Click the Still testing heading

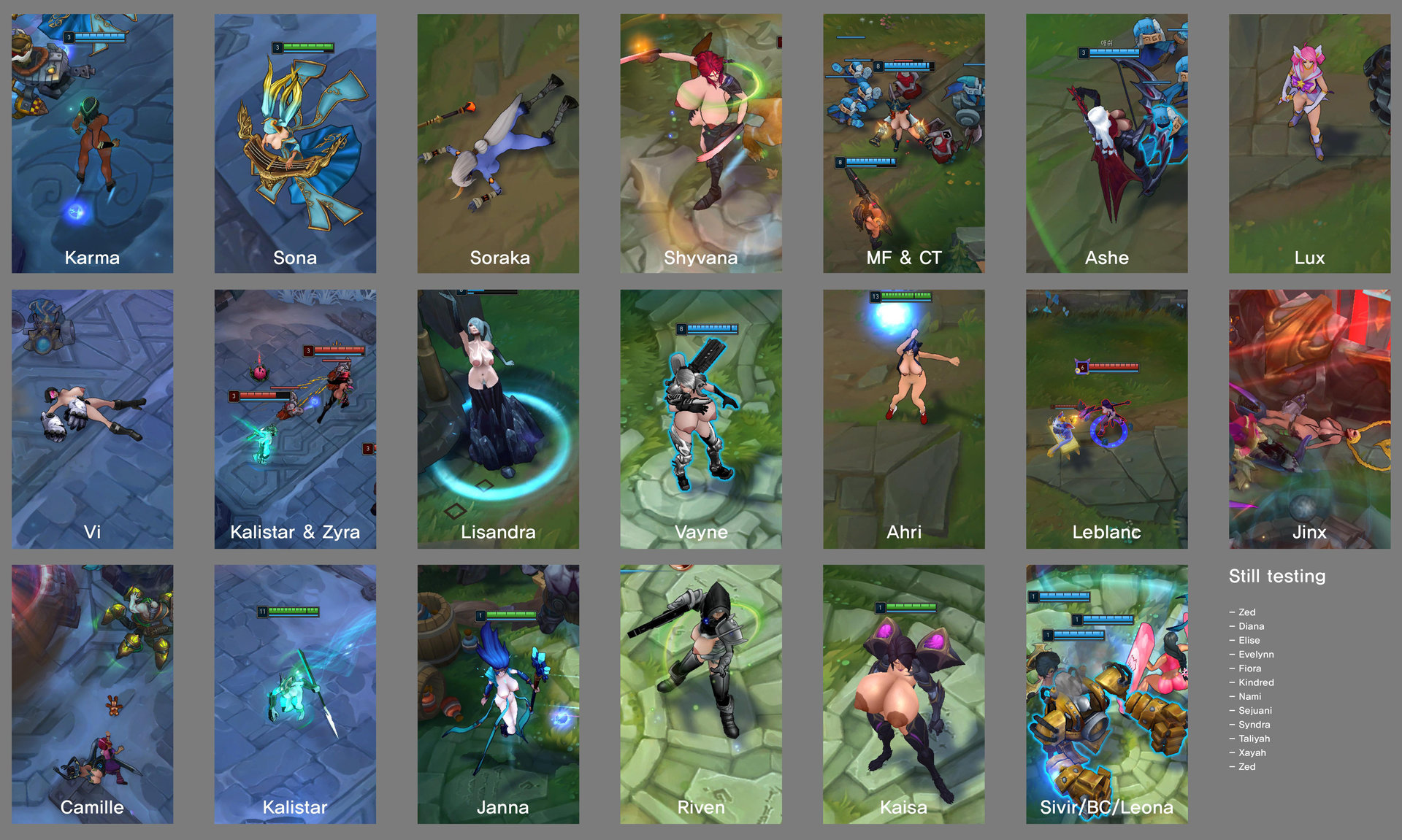1277,576
